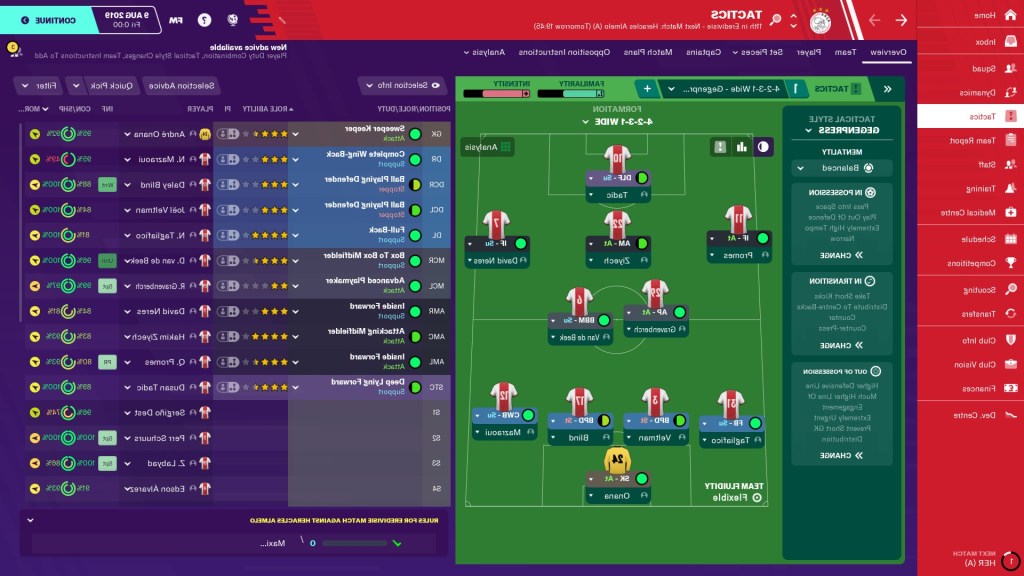
Task: Open the Scouting section
Action: click(x=984, y=289)
